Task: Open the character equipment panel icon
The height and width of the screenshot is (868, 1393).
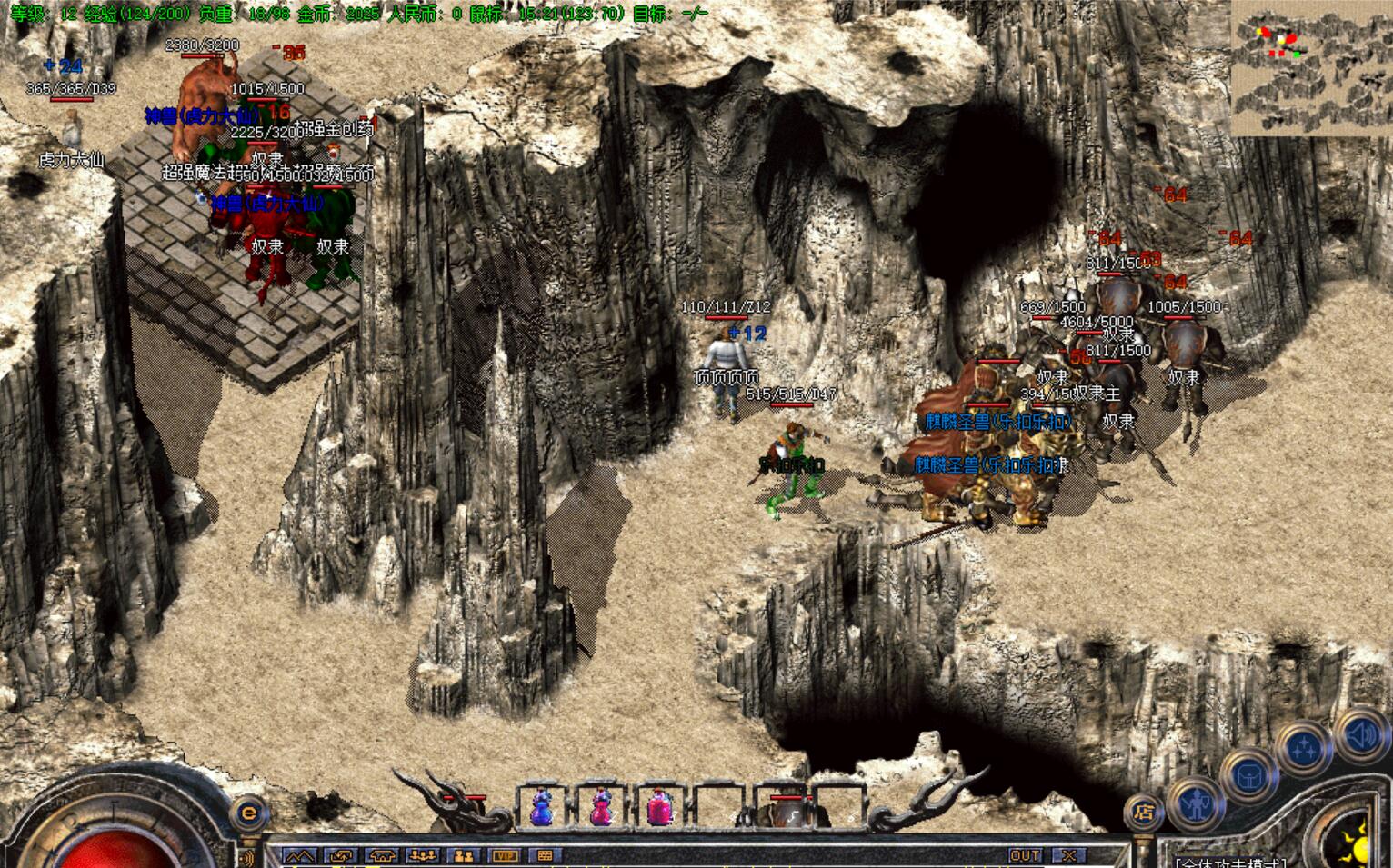Action: [1198, 804]
